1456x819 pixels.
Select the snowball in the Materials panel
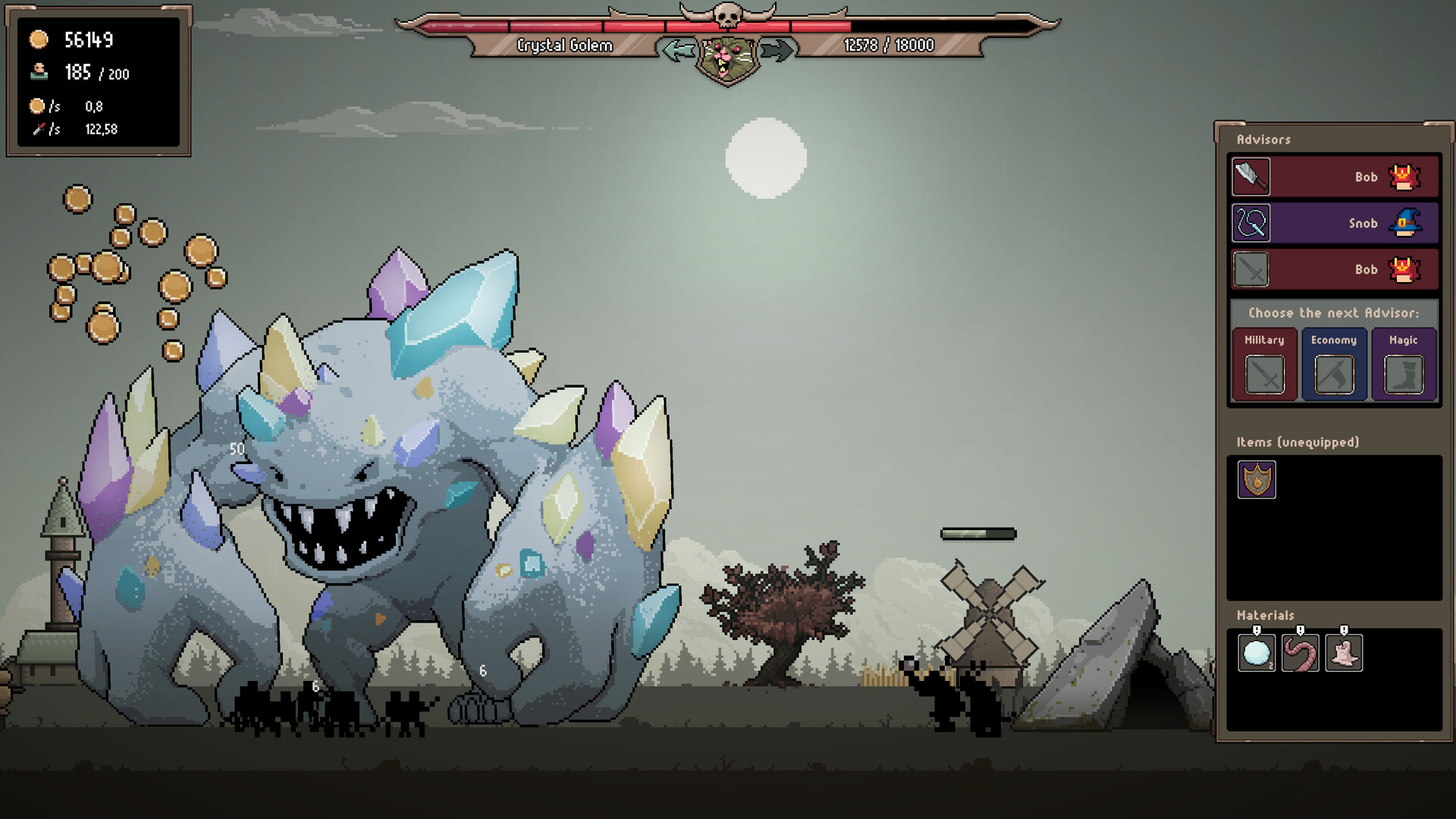(x=1256, y=654)
